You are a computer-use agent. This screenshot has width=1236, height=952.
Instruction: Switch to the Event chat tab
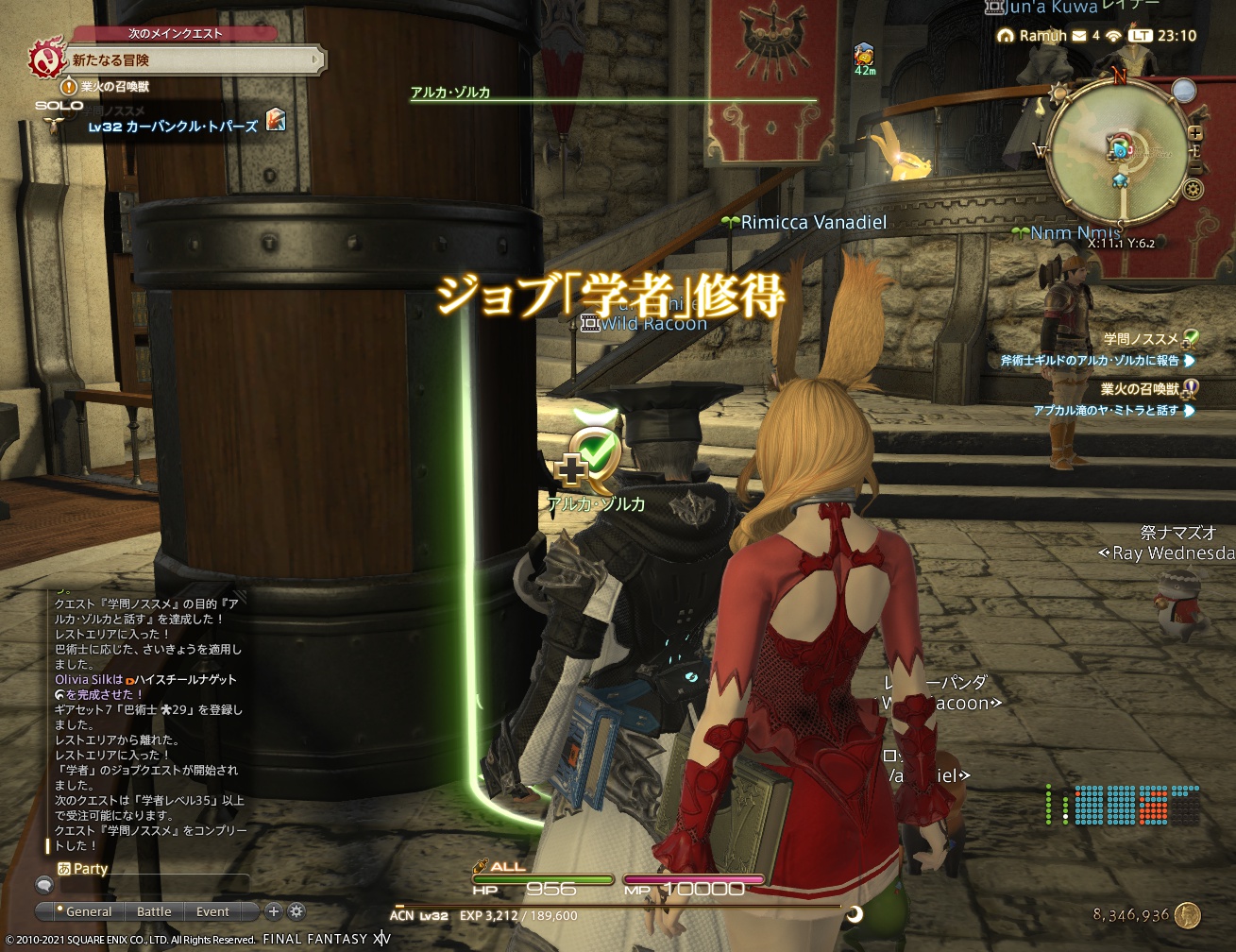coord(212,911)
